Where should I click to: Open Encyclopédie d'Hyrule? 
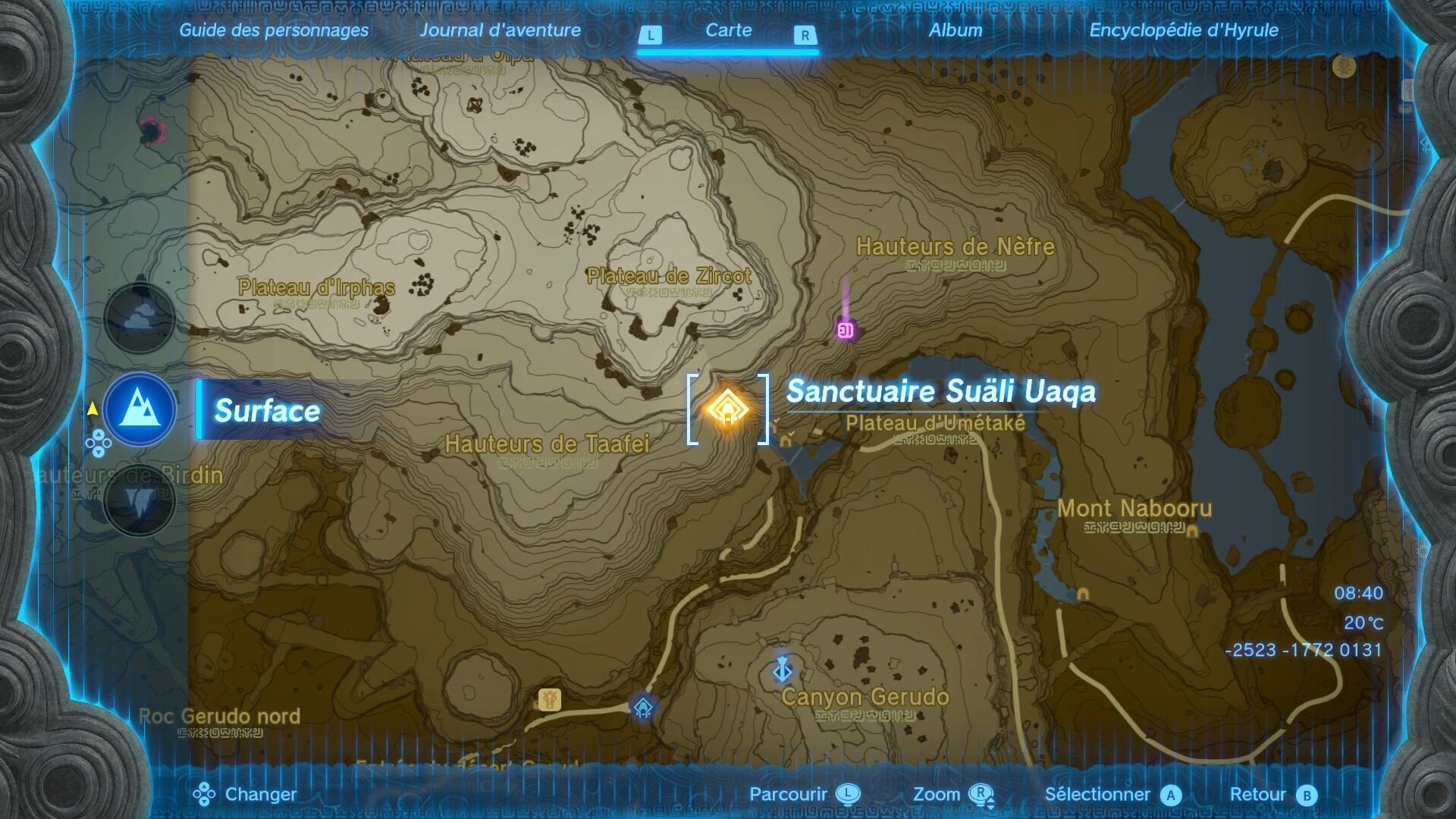(x=1183, y=30)
